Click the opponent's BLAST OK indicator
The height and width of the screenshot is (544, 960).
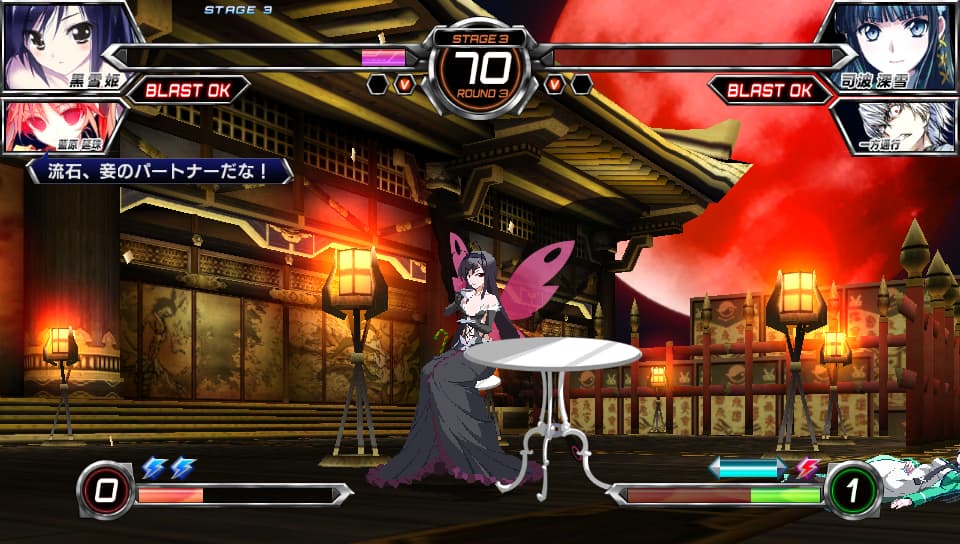[770, 90]
